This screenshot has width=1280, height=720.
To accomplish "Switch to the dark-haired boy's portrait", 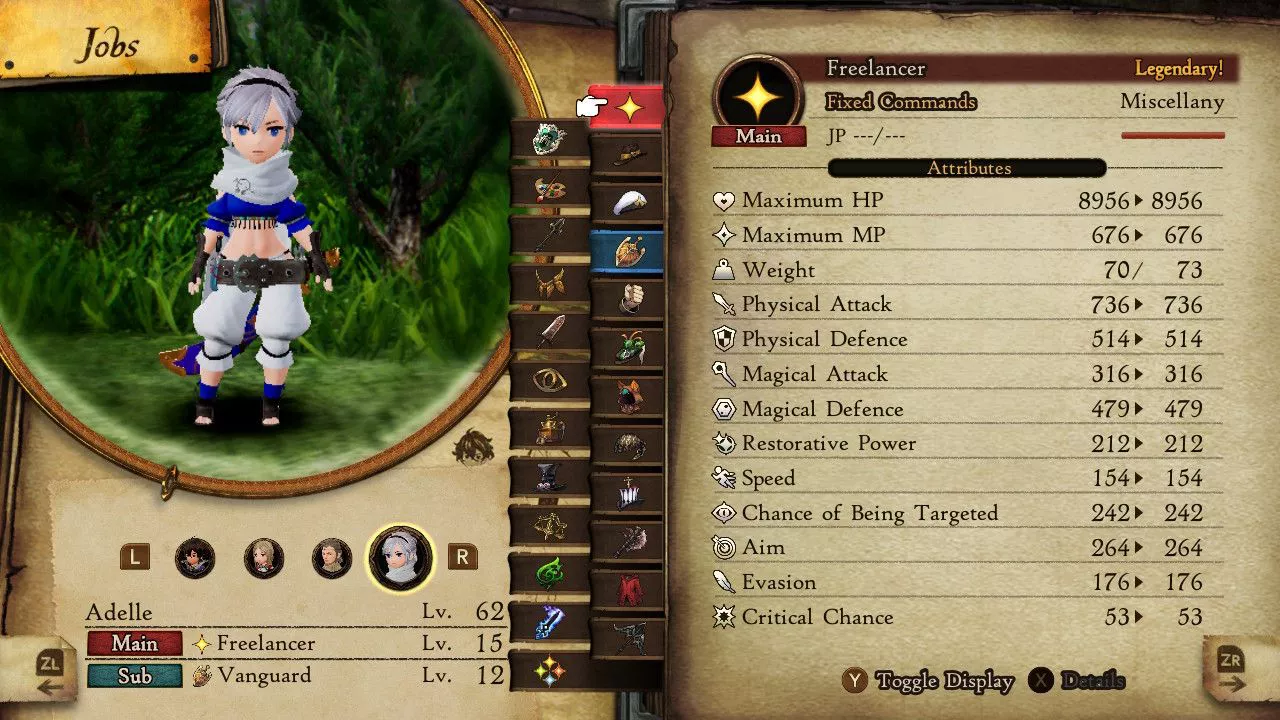I will (x=195, y=558).
